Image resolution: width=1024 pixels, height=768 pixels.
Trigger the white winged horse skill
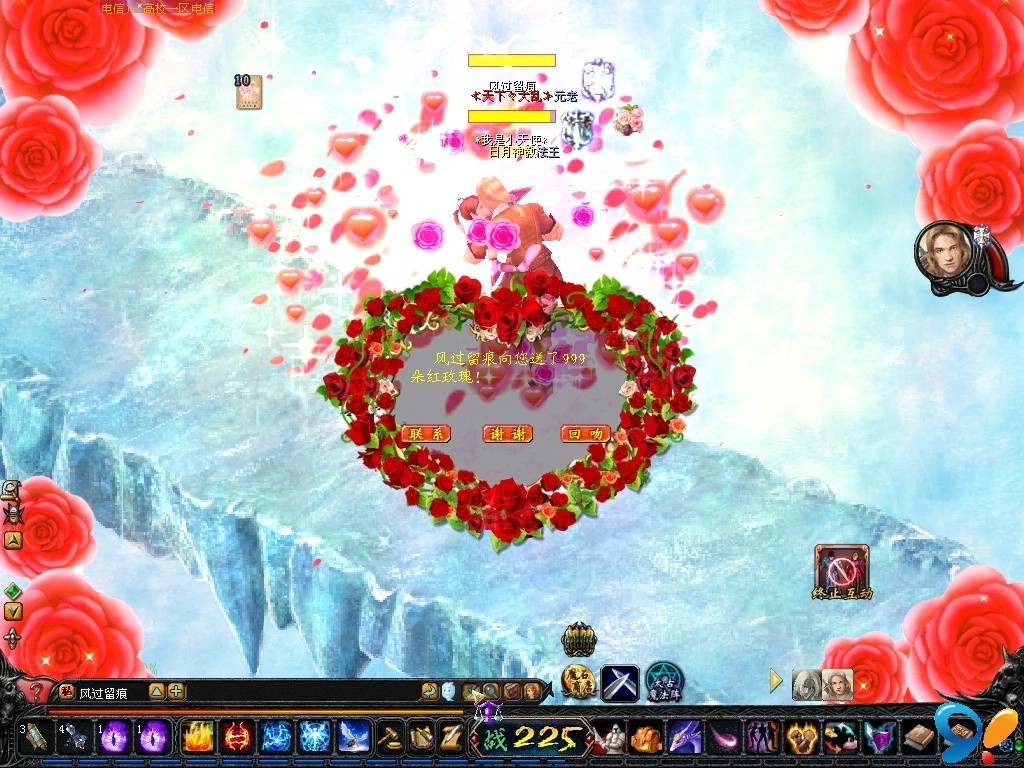tap(354, 738)
